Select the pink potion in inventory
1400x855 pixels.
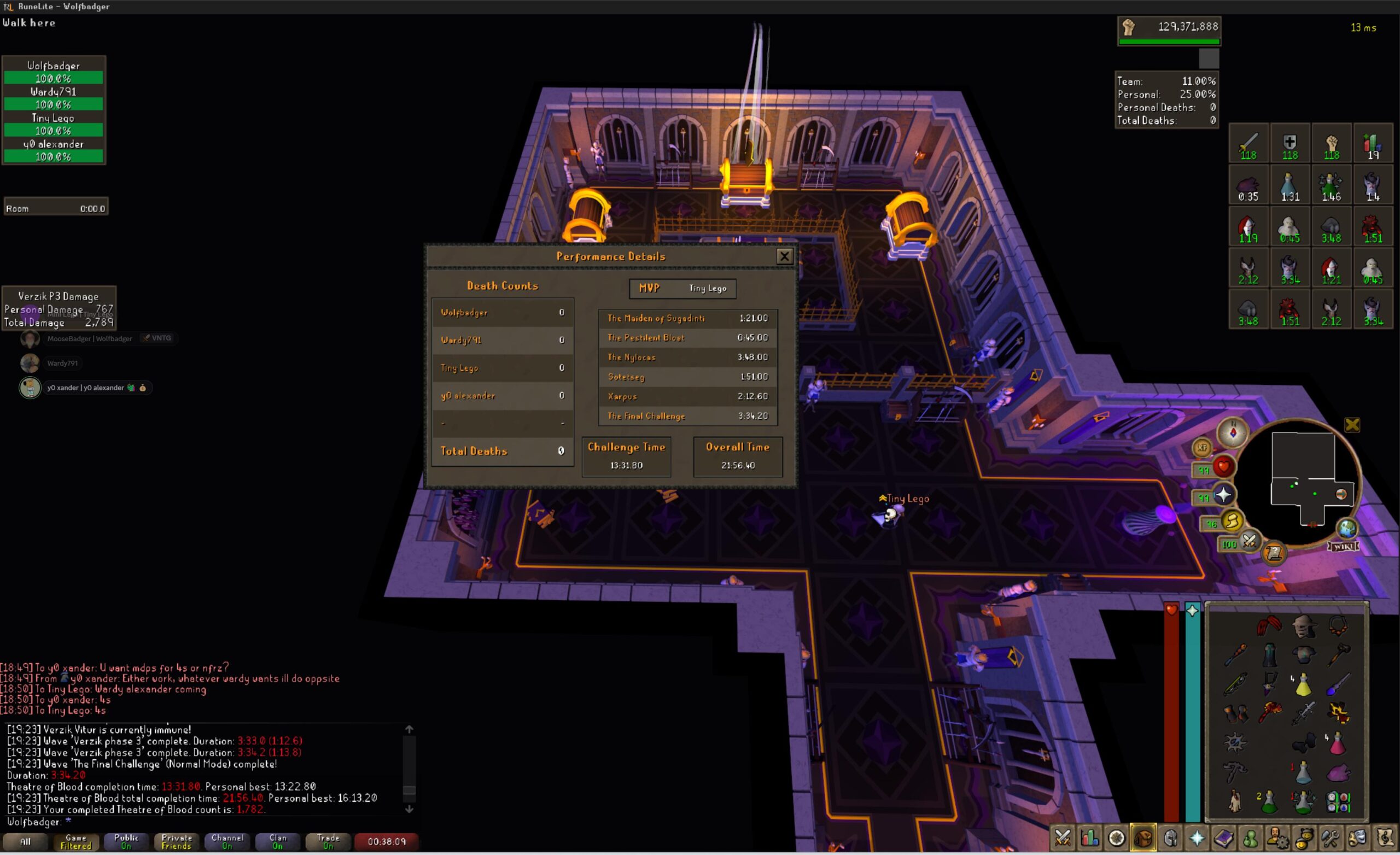(1338, 742)
